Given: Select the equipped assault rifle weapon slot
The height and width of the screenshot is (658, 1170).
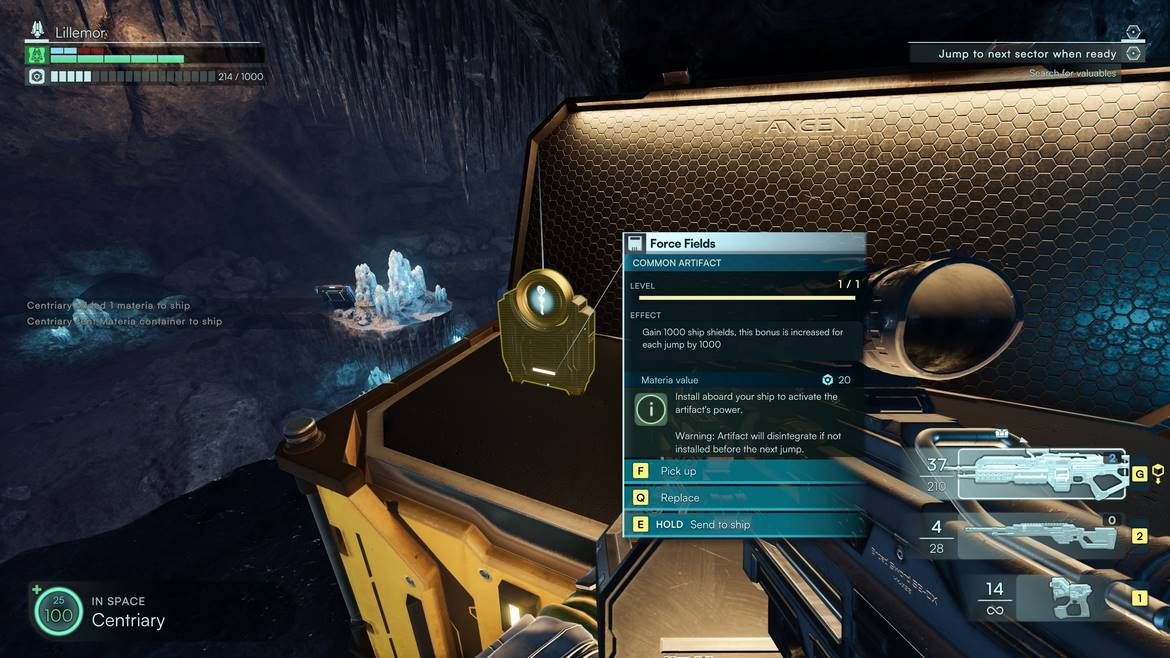Looking at the screenshot, I should click(x=1041, y=473).
